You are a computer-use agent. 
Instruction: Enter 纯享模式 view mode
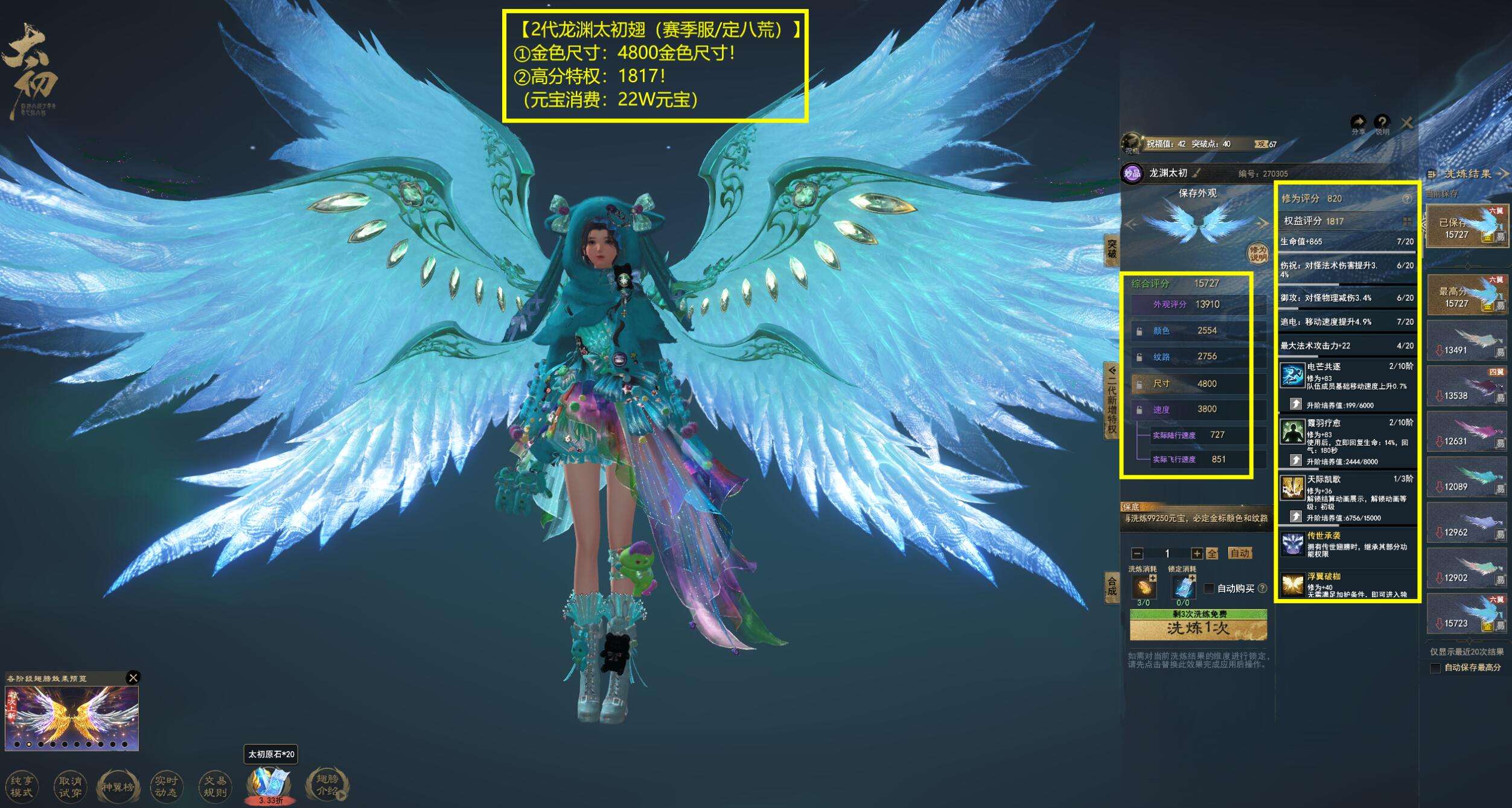click(22, 786)
